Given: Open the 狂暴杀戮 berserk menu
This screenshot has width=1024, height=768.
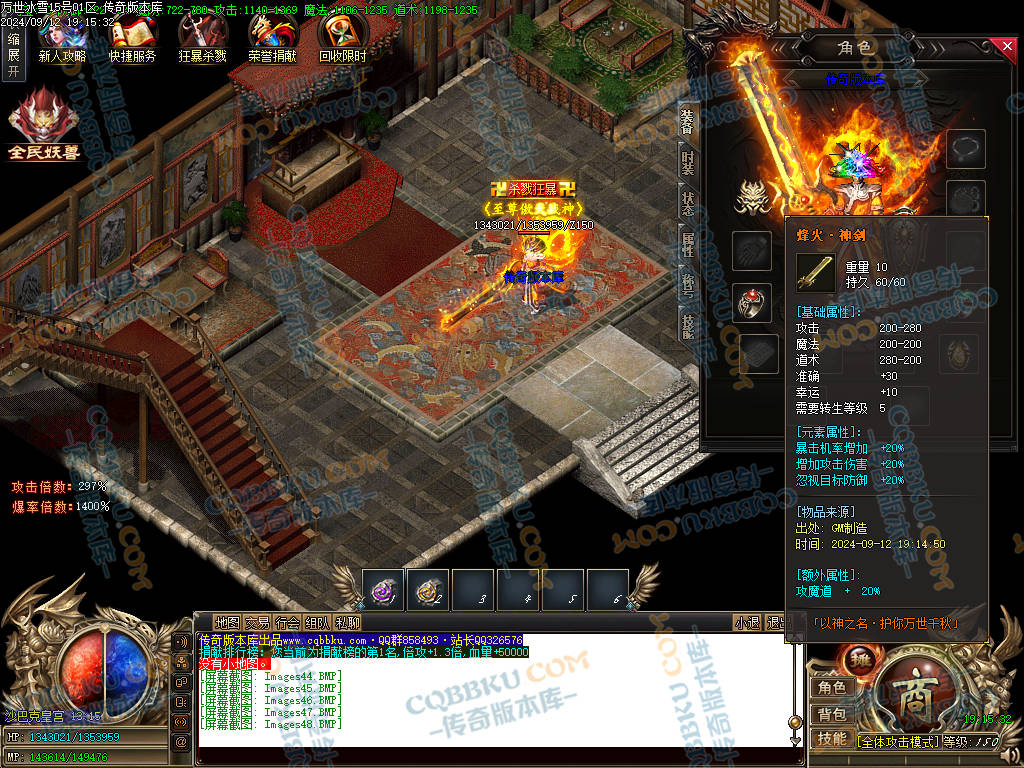Looking at the screenshot, I should 202,38.
